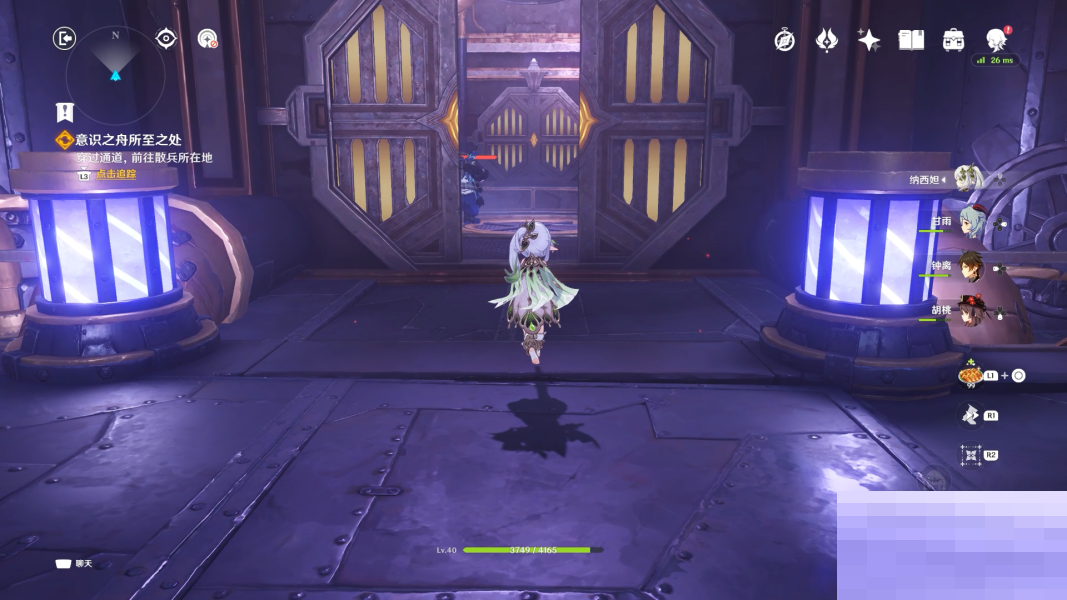1067x600 pixels.
Task: Click the 点击追踪 tracking link
Action: [x=116, y=174]
